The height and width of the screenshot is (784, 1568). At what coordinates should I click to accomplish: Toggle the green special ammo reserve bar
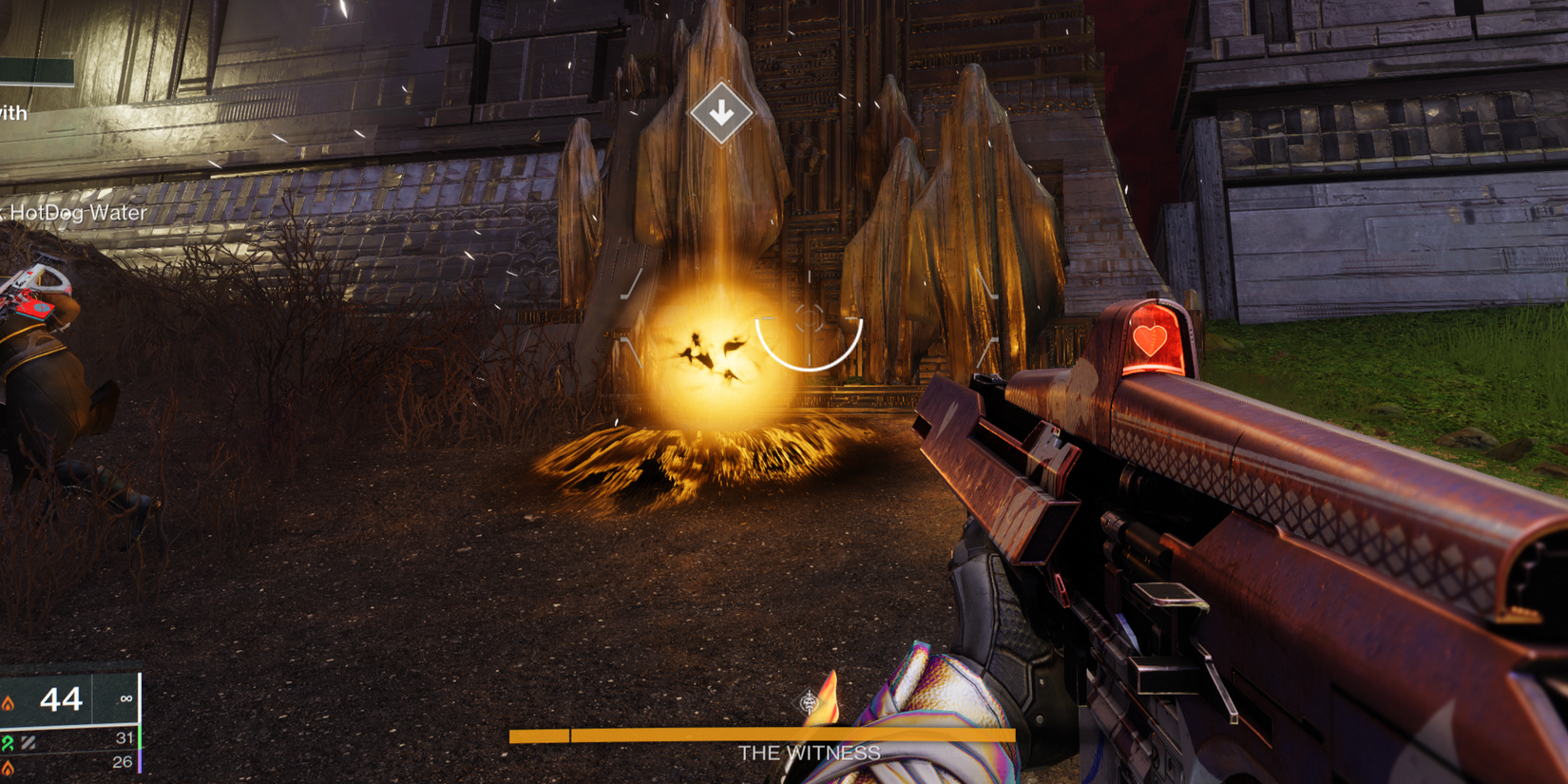[140, 738]
